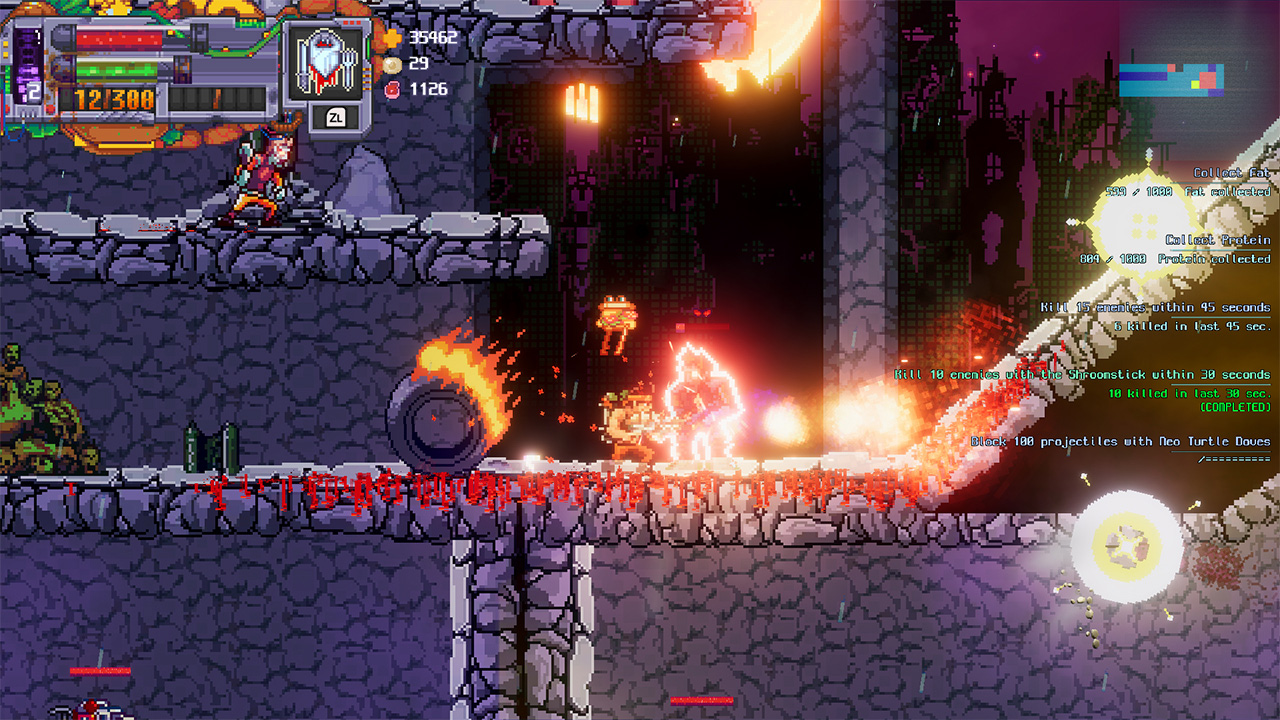Select the Kill 10 enemies with Shroomstick quest
The height and width of the screenshot is (720, 1280).
pos(1085,374)
